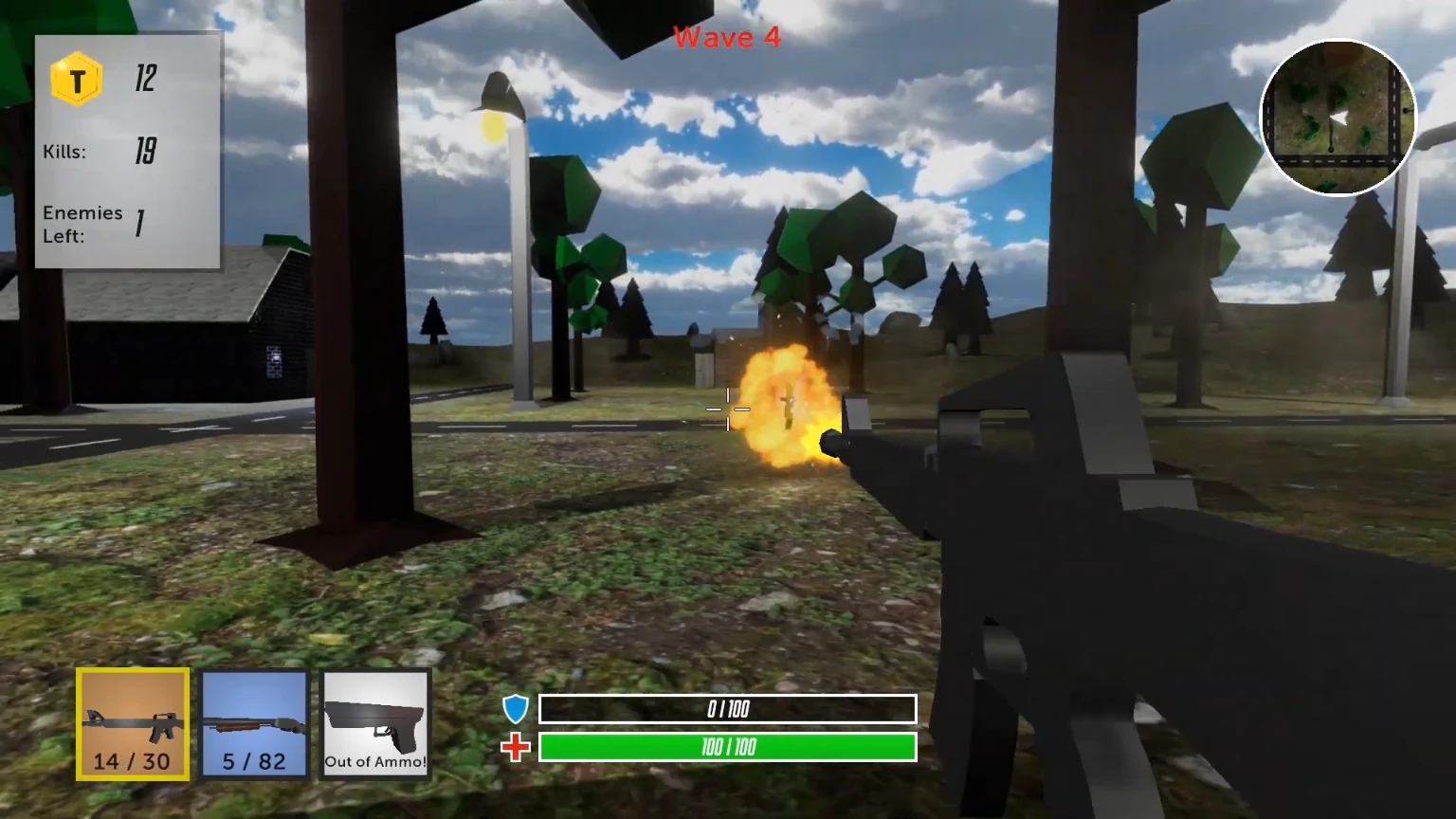1456x819 pixels.
Task: Toggle the rifle slot's yellow highlight
Action: 133,723
